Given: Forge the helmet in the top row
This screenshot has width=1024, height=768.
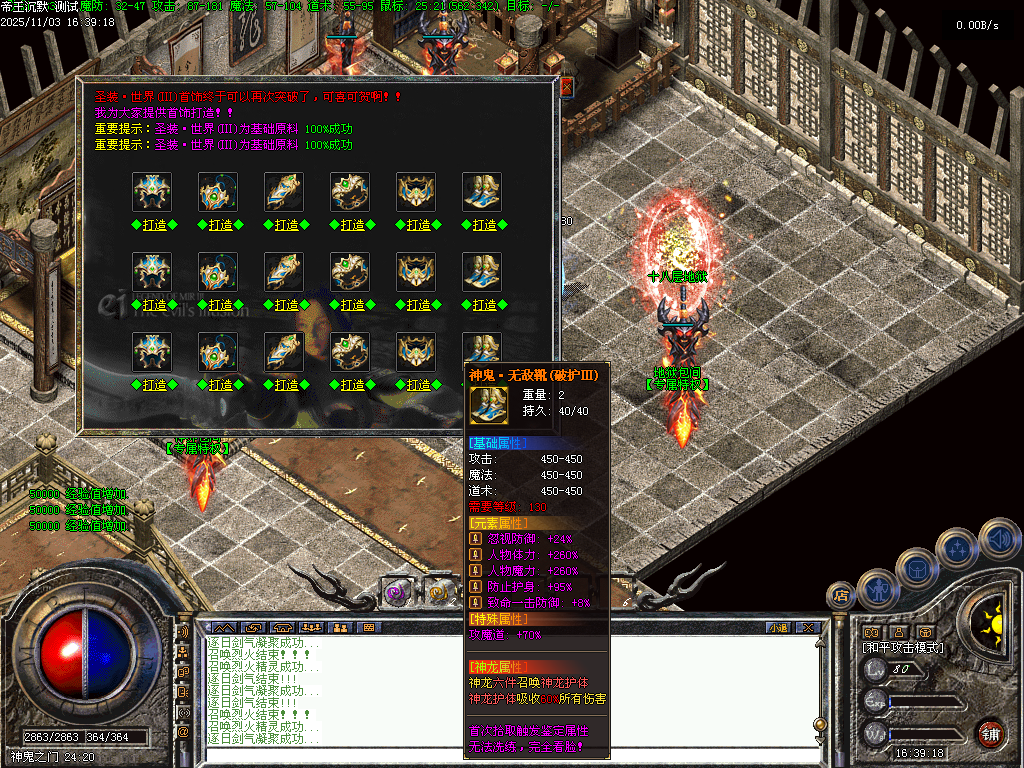Looking at the screenshot, I should tap(154, 225).
